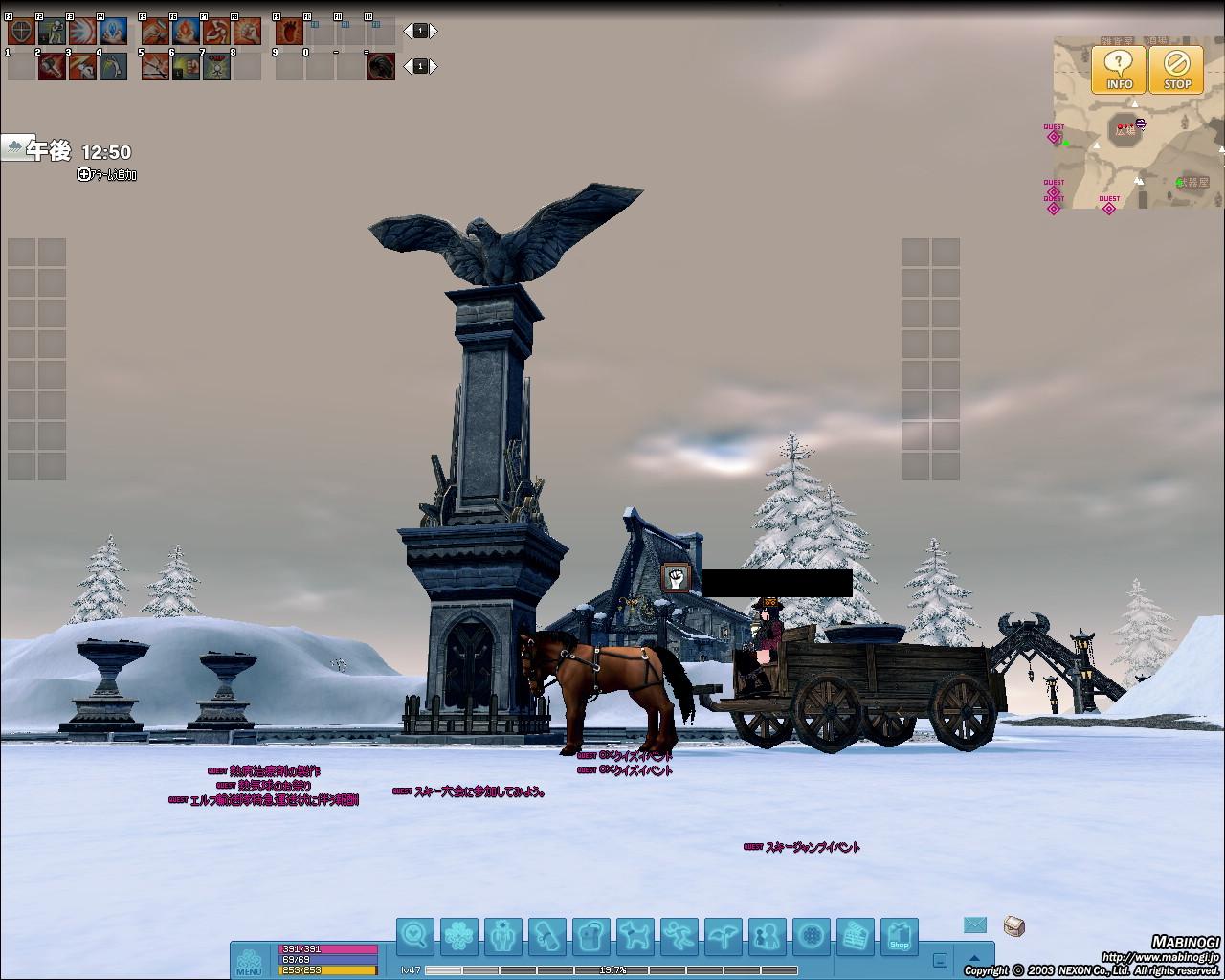The image size is (1225, 980).
Task: Click the INFO speech-bubble button
Action: [x=1119, y=70]
